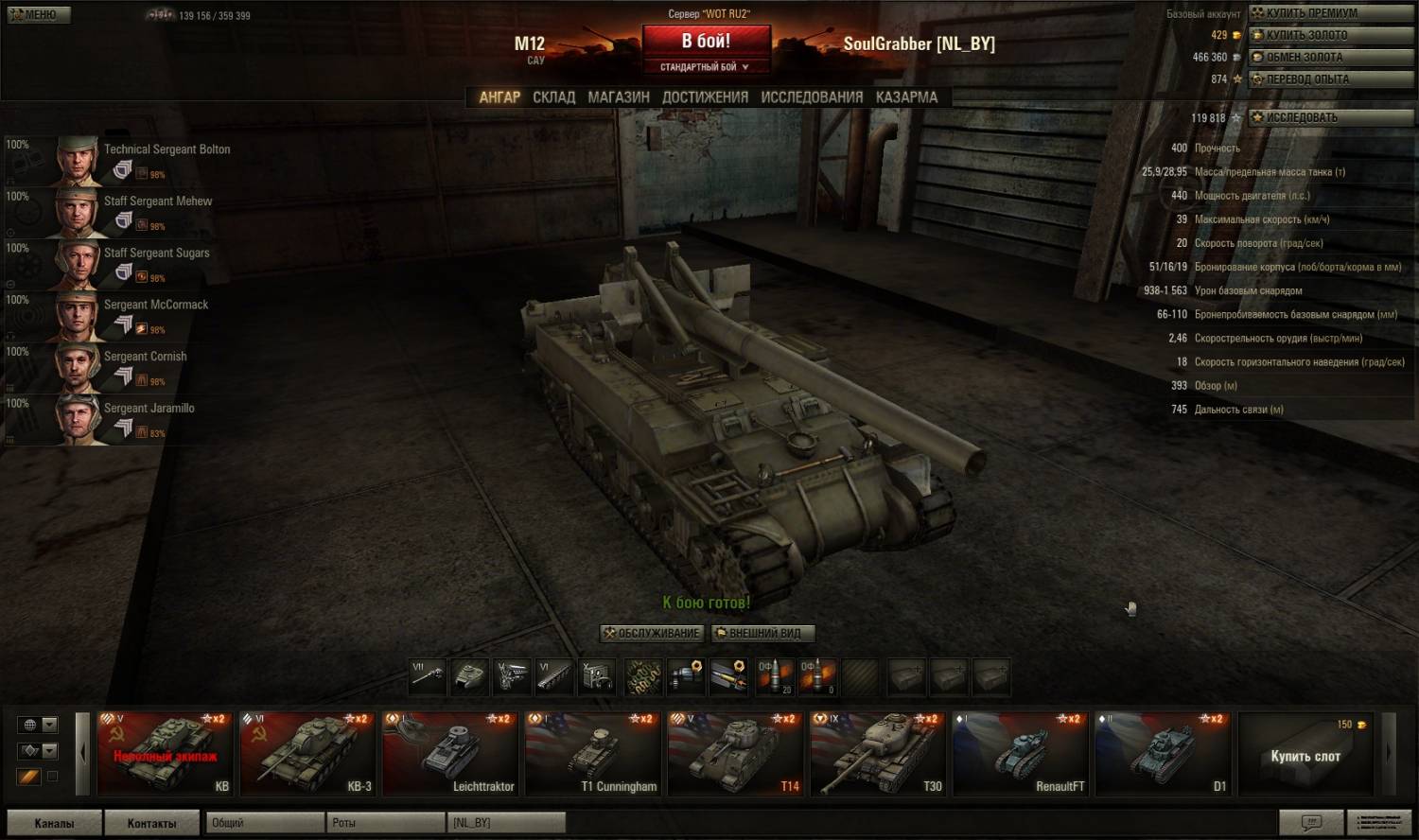Click КУПИТЬ ЗОЛОТО button
The width and height of the screenshot is (1419, 840).
point(1305,35)
